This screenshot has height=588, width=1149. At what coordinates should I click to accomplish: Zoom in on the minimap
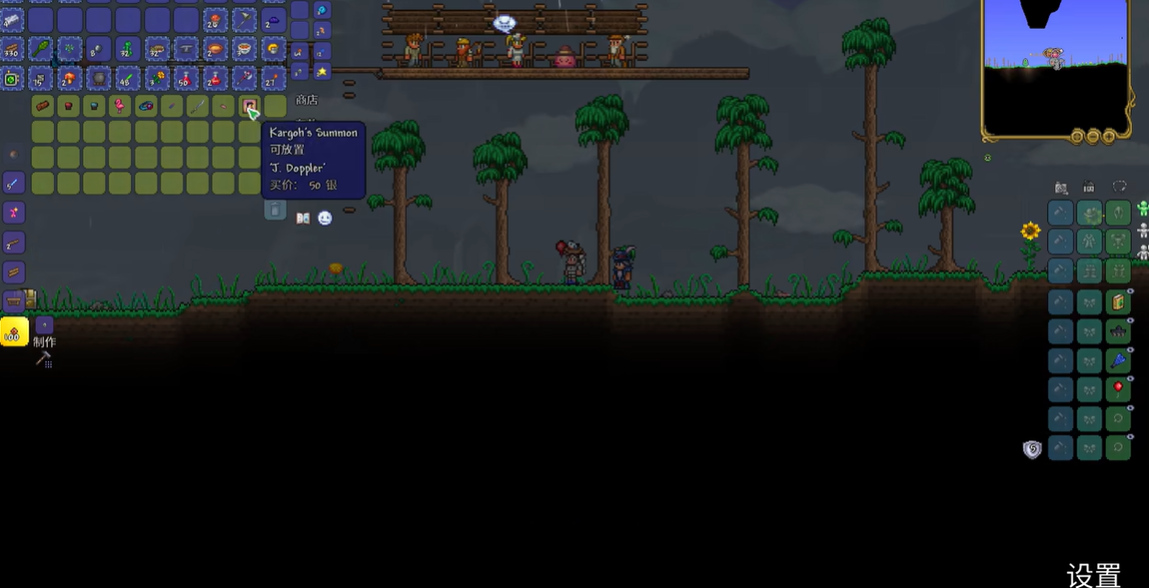point(1109,136)
